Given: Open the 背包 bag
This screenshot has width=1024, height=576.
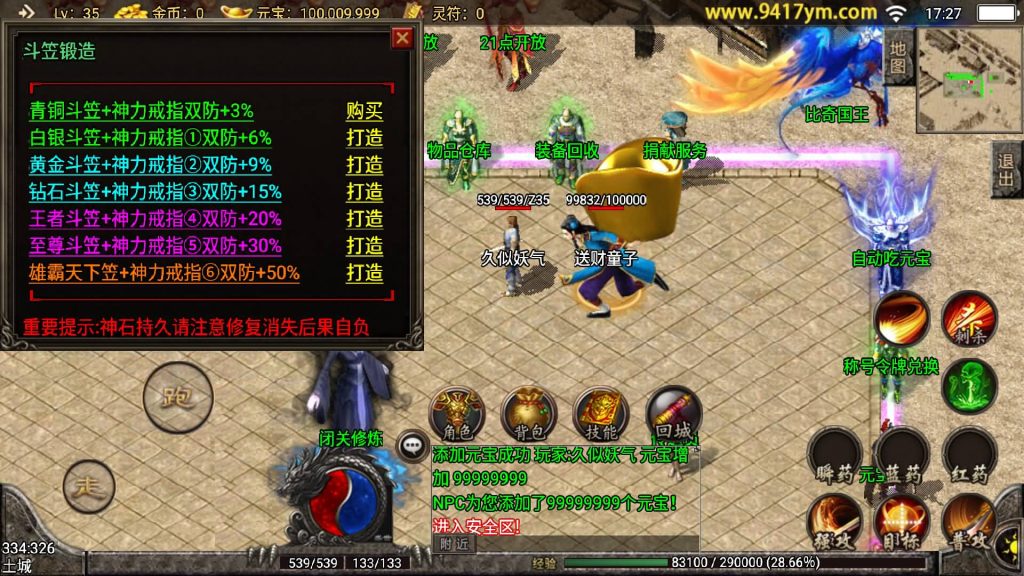Looking at the screenshot, I should [x=529, y=414].
